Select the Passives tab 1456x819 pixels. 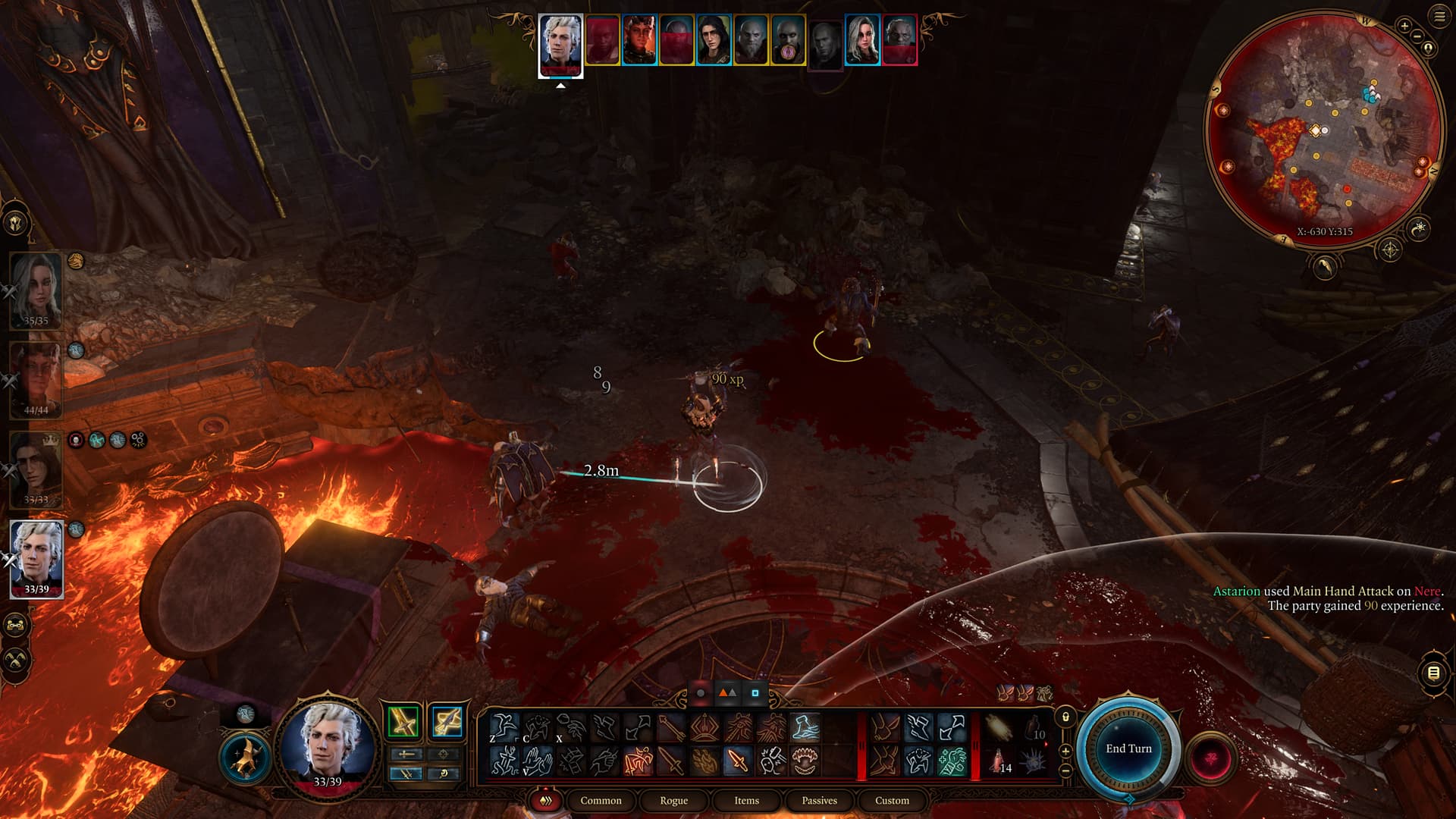click(819, 800)
